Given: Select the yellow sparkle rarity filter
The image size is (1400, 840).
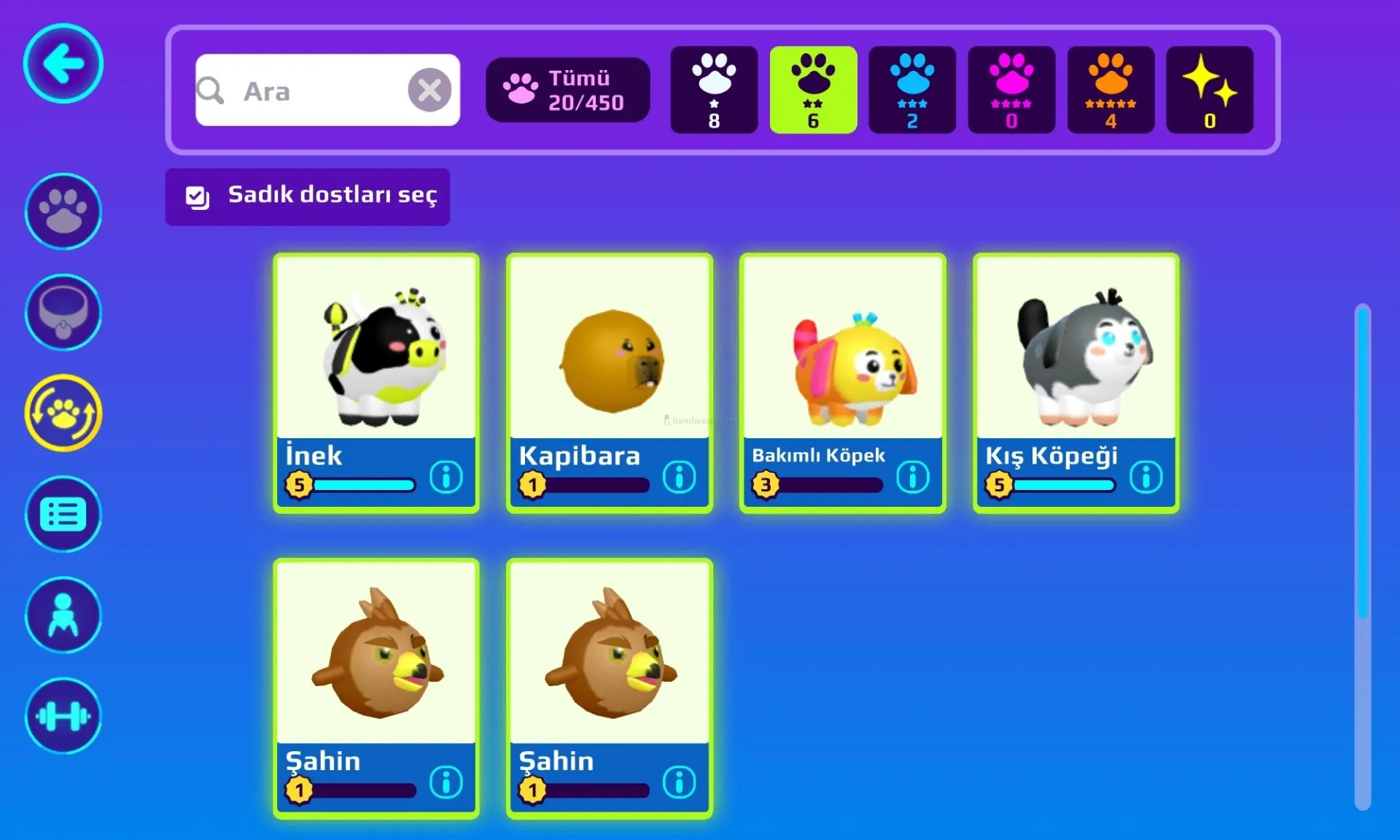Looking at the screenshot, I should click(x=1210, y=90).
